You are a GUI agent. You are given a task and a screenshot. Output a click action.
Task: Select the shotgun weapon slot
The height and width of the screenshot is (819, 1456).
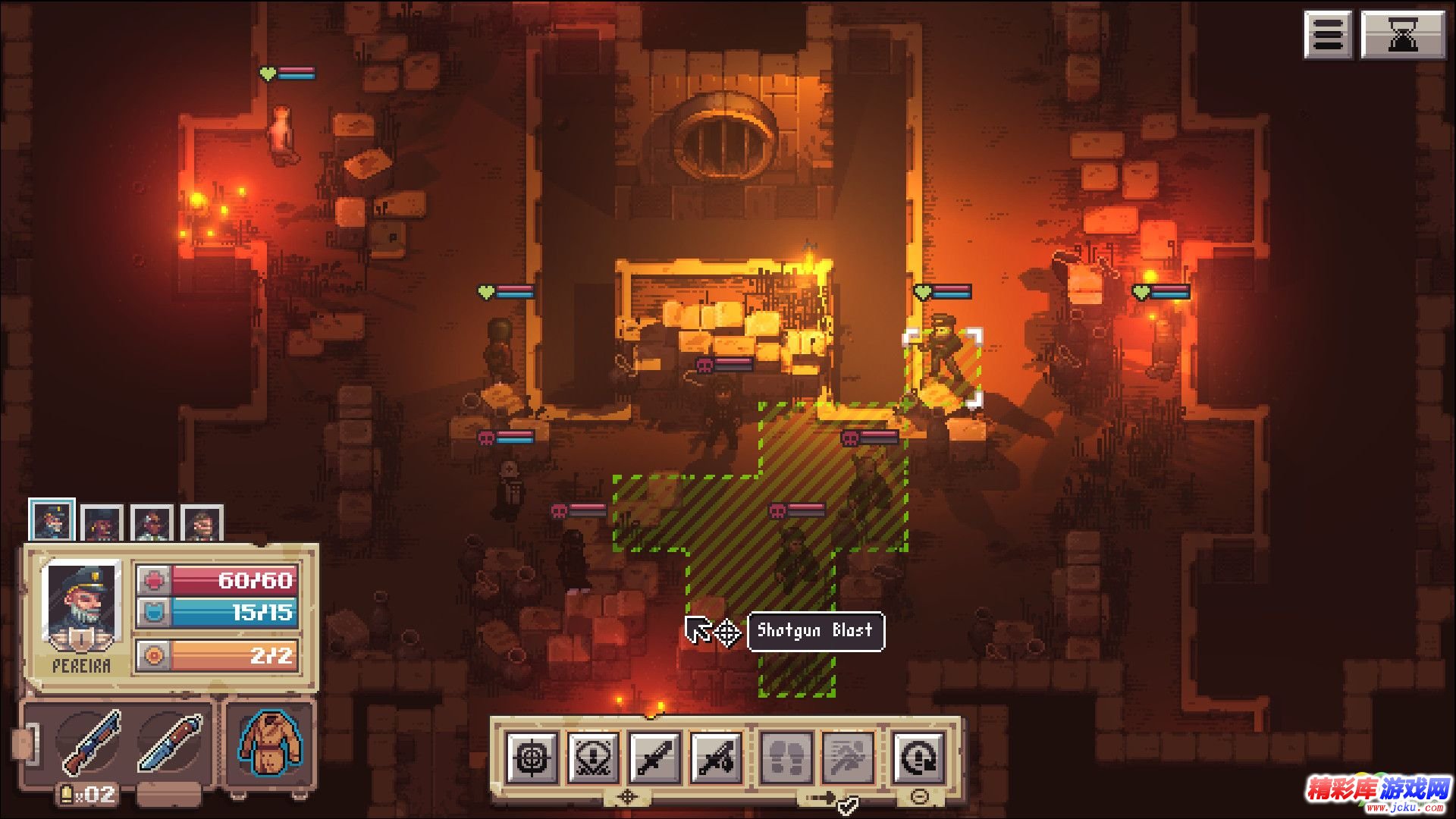coord(91,742)
